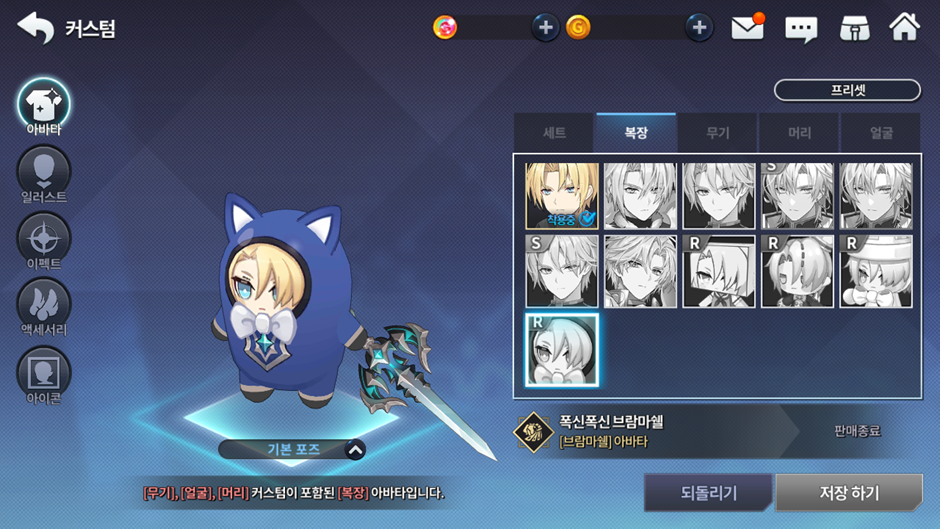The height and width of the screenshot is (529, 940).
Task: Go back using the arrow button
Action: (36, 28)
